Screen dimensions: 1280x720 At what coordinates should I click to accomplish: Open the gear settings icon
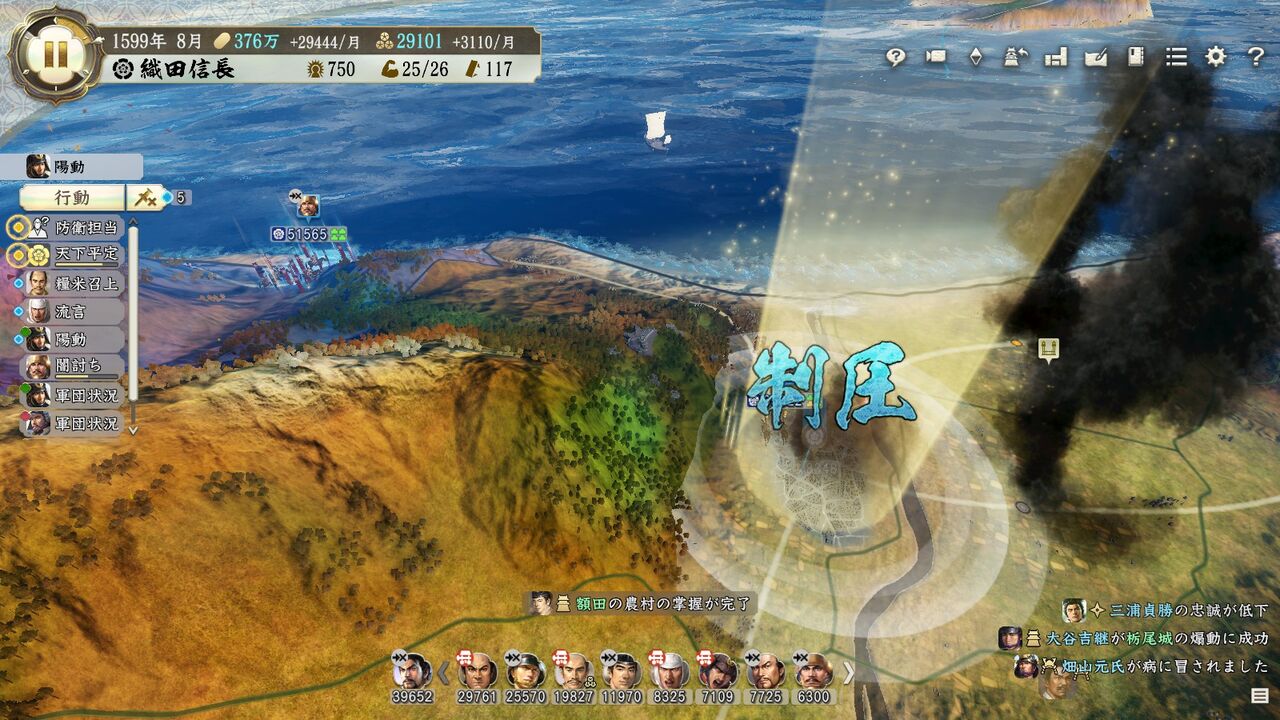click(1215, 57)
